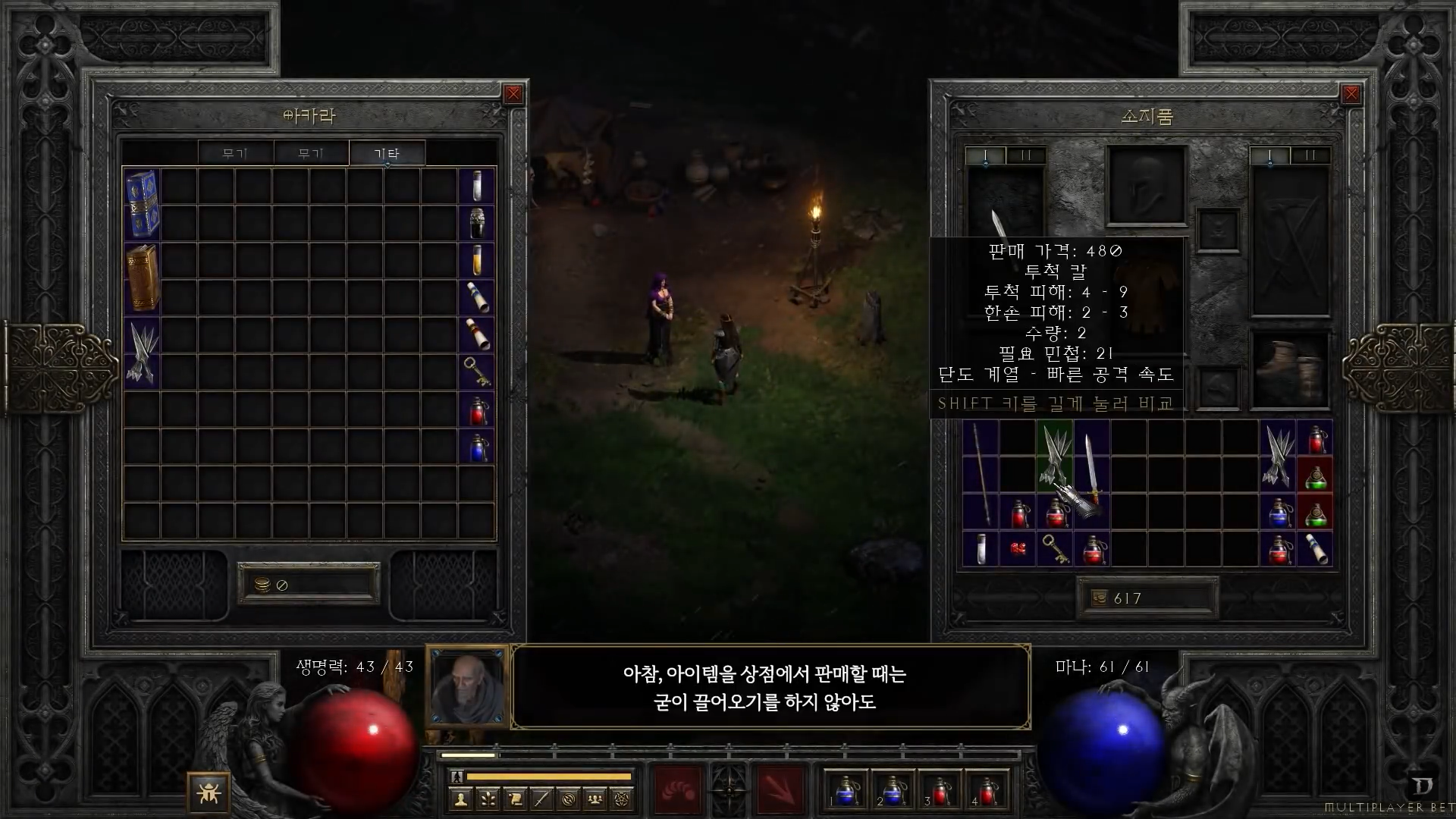
Task: Open the automap icon
Action: click(569, 799)
